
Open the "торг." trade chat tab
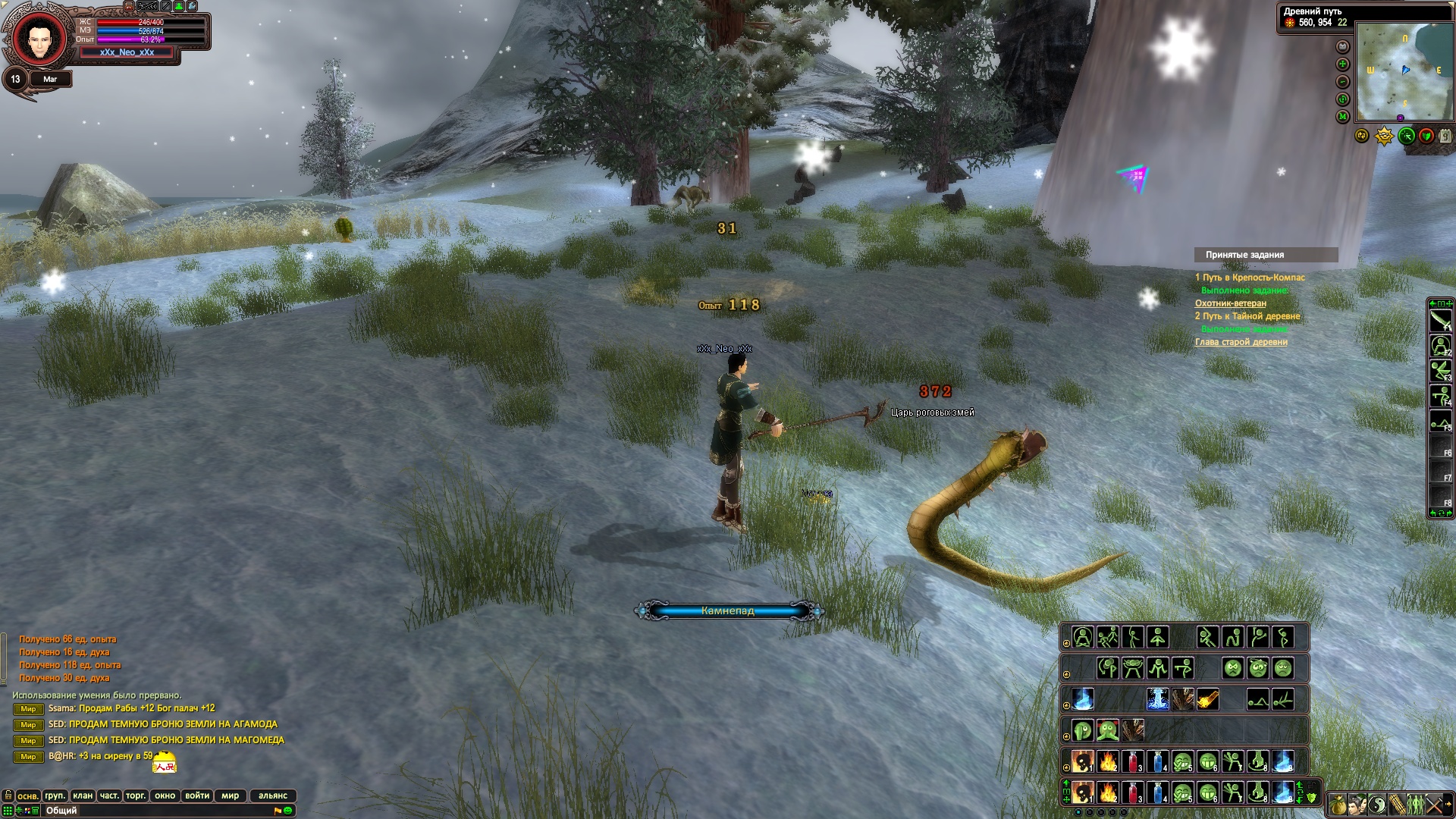136,795
